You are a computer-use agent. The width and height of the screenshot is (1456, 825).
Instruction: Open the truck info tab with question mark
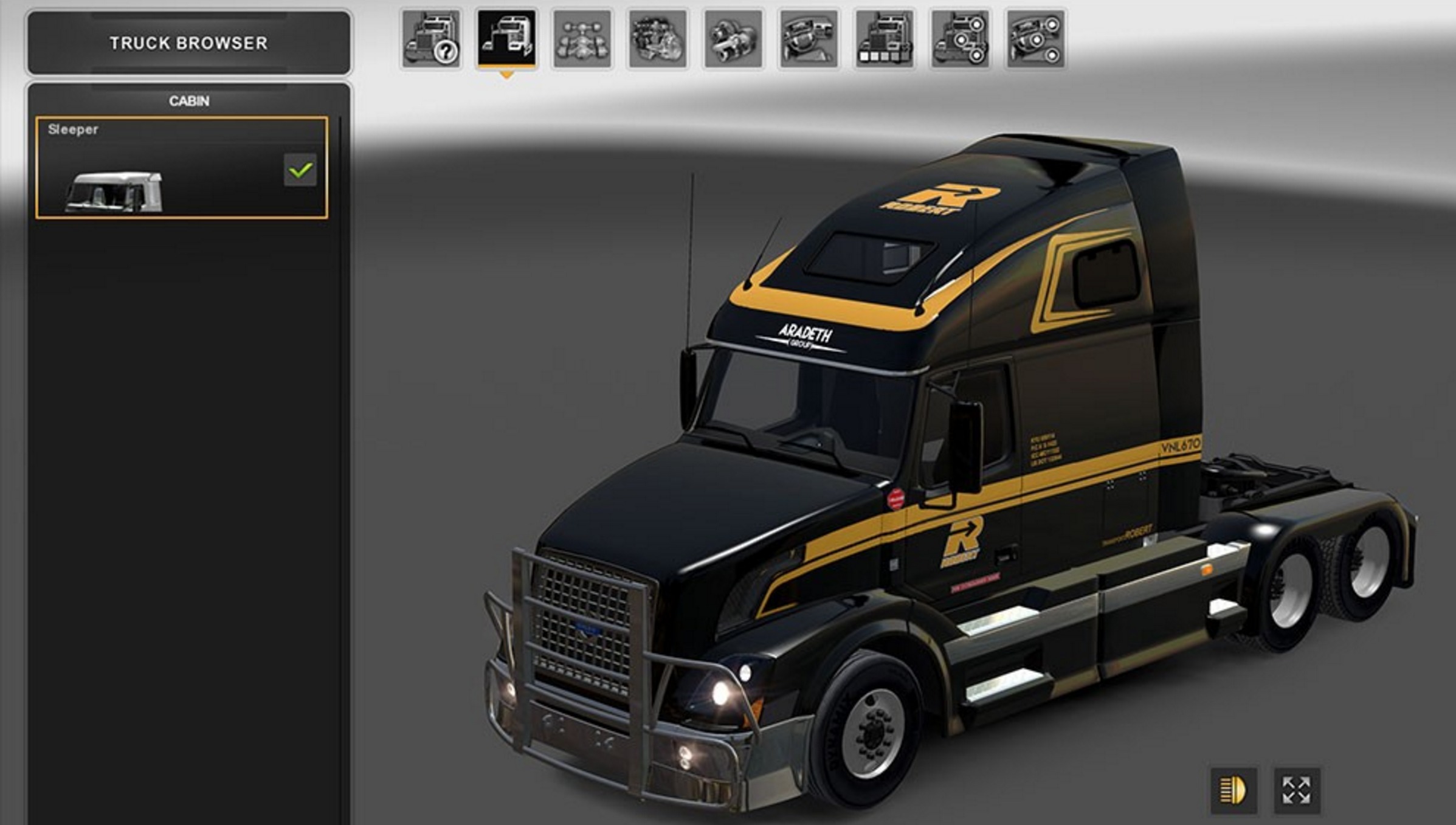tap(430, 39)
